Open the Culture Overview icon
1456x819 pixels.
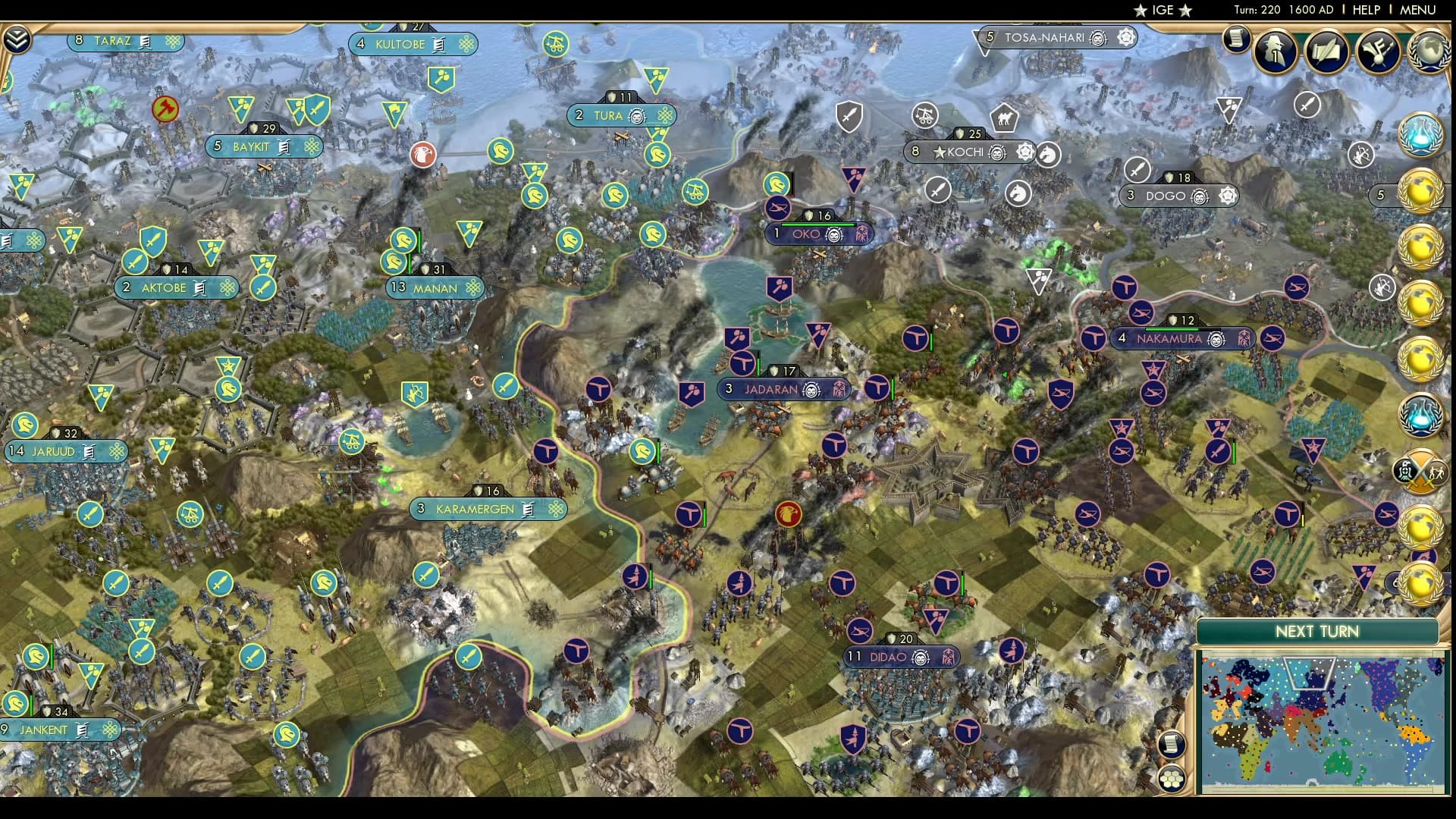1379,49
